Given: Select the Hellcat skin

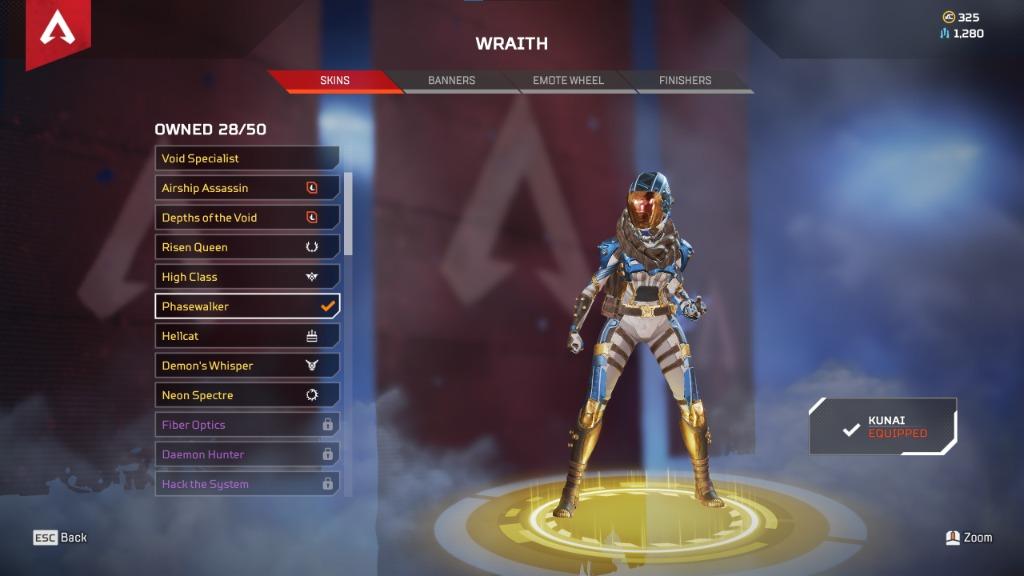Looking at the screenshot, I should (x=247, y=336).
